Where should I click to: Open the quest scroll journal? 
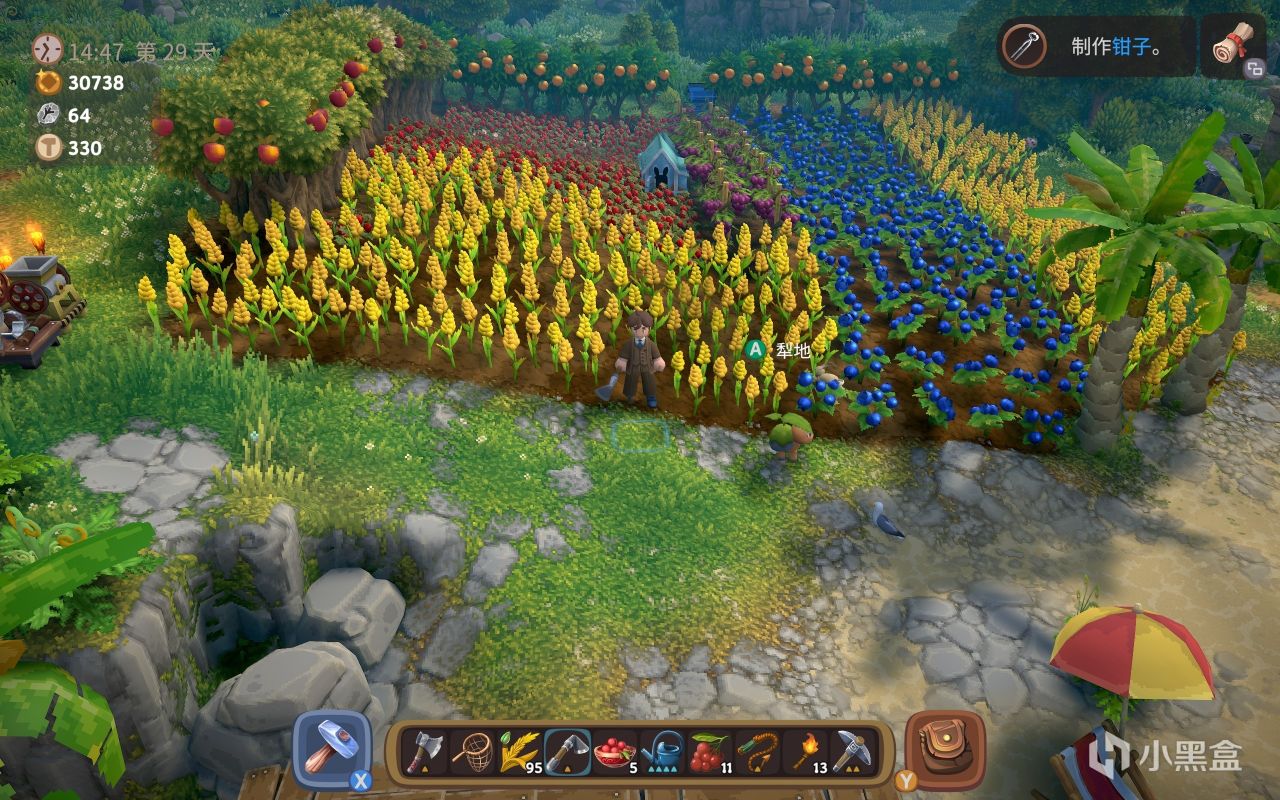point(1233,45)
